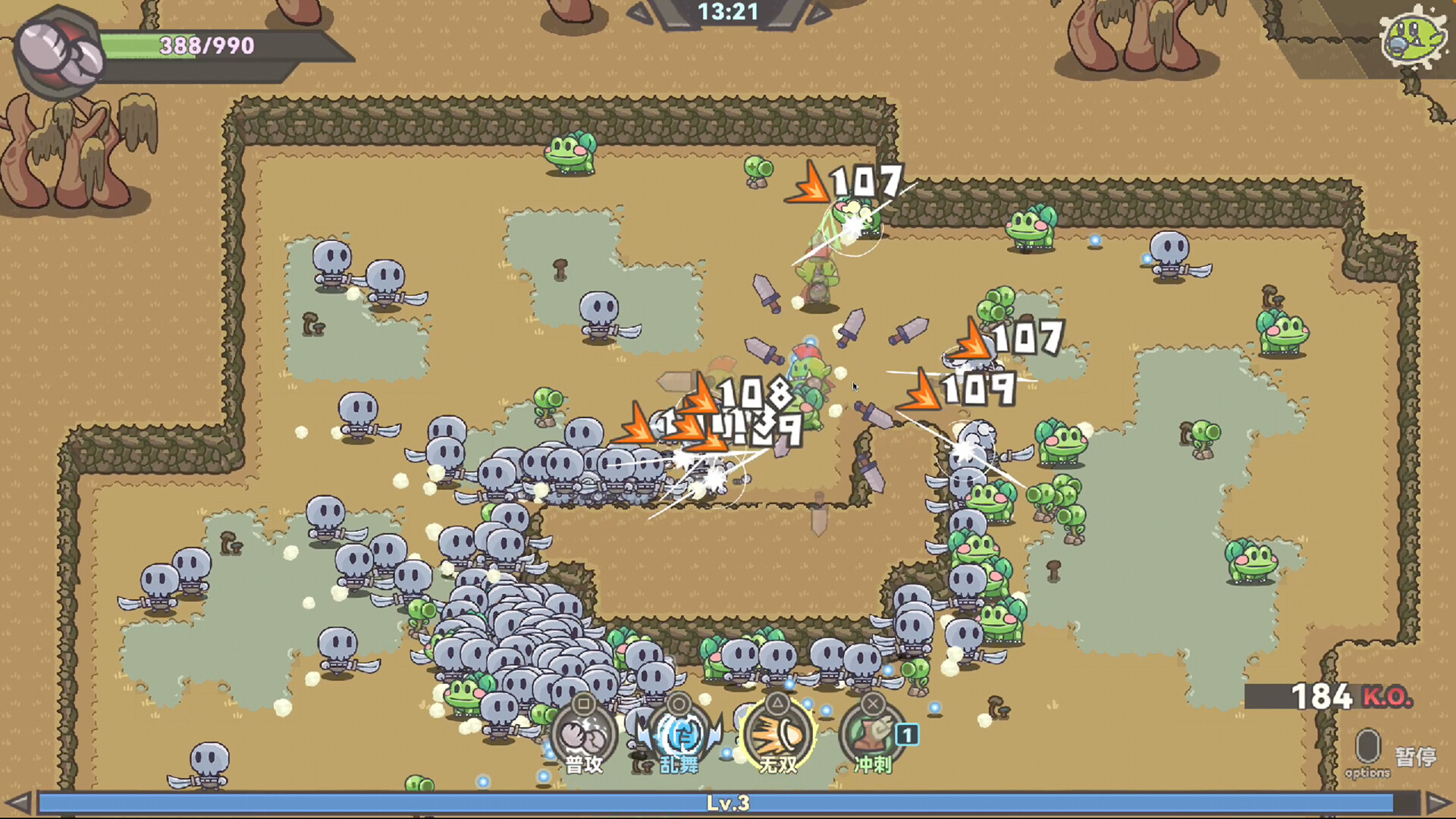Toggle the triangle button marker above 无双

pyautogui.click(x=775, y=704)
